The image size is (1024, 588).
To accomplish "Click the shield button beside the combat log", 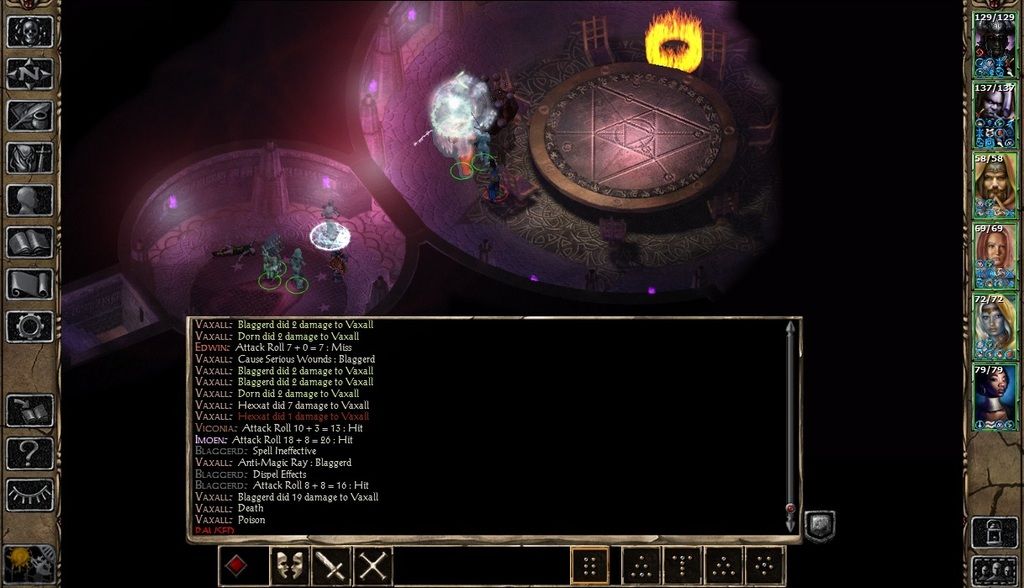I will pyautogui.click(x=819, y=526).
